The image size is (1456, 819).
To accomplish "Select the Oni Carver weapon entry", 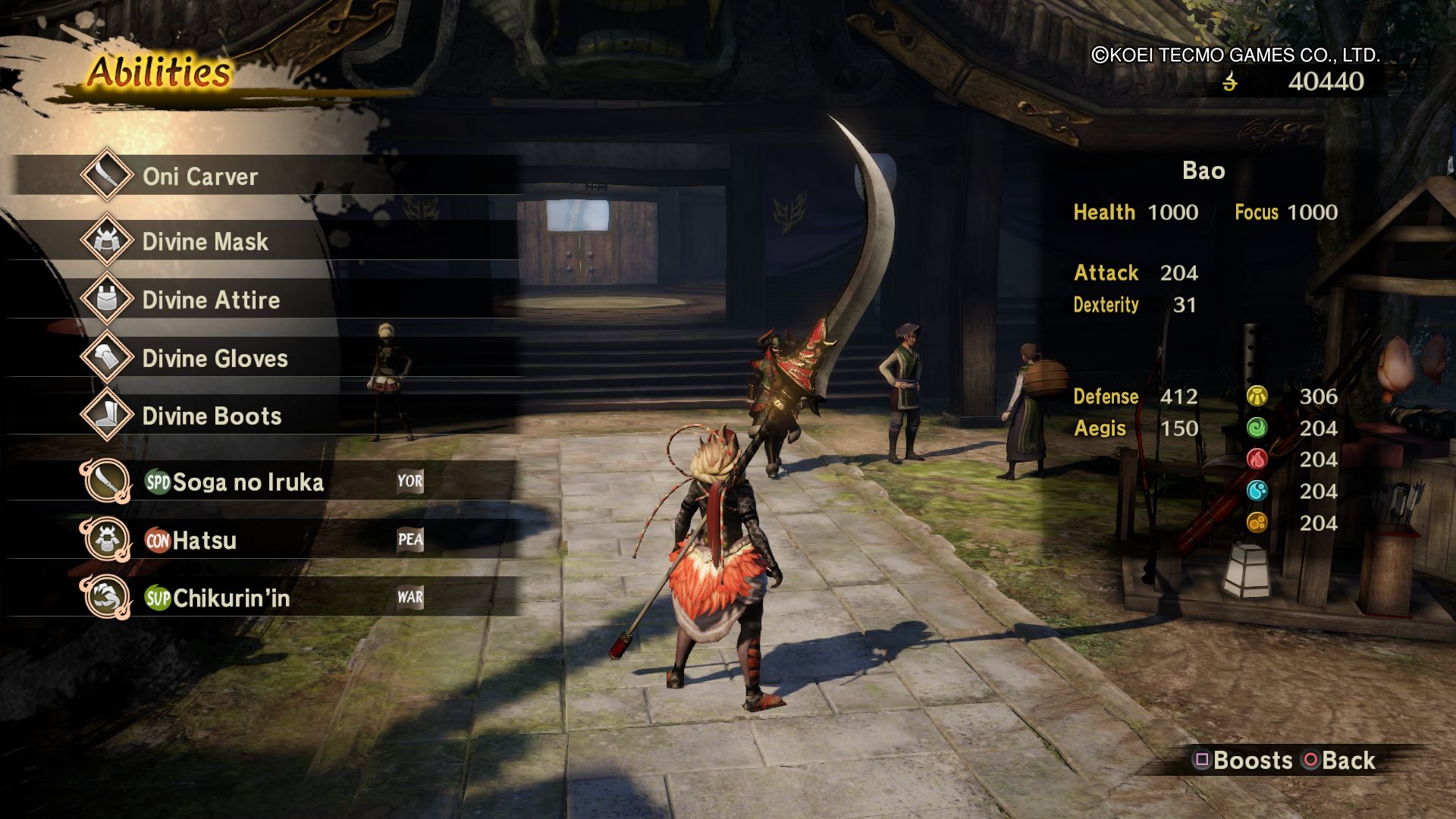I will (x=200, y=177).
